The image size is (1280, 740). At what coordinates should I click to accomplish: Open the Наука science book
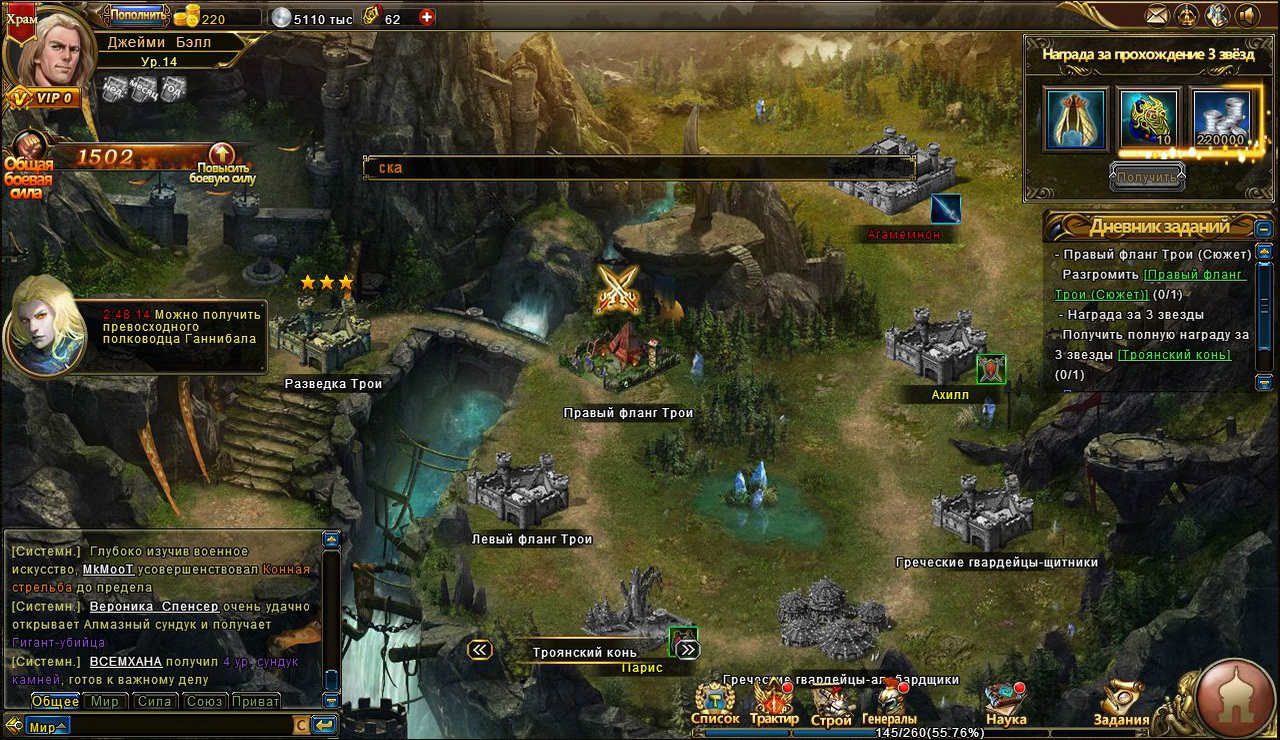pos(1005,703)
